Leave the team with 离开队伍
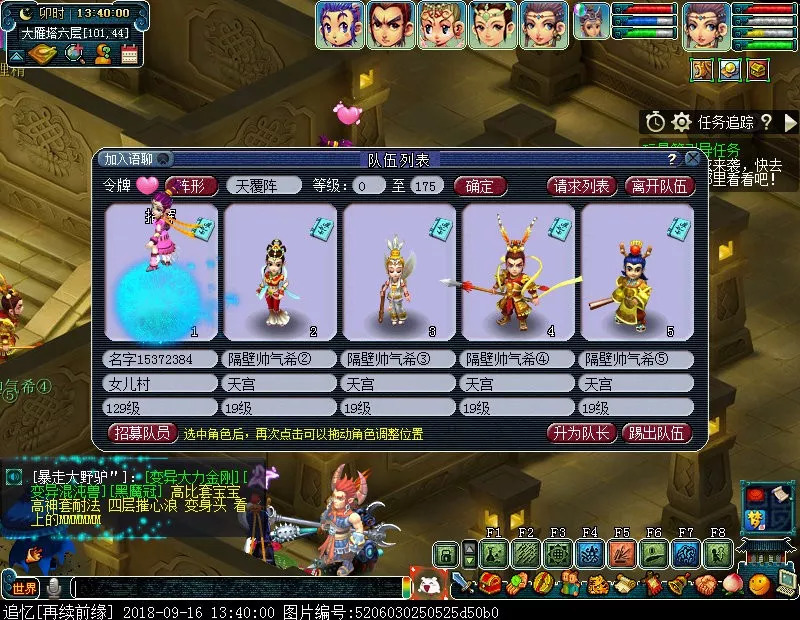Viewport: 800px width, 620px height. pos(659,186)
